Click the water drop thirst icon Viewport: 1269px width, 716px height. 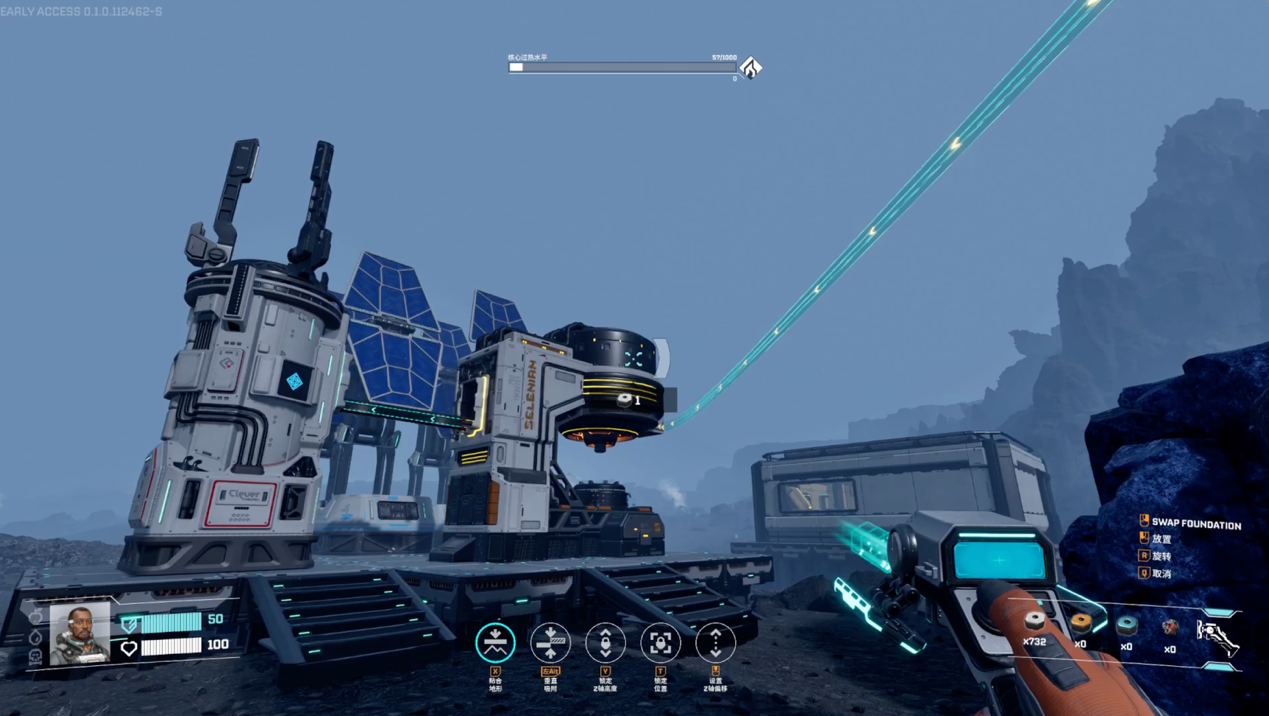tap(36, 637)
